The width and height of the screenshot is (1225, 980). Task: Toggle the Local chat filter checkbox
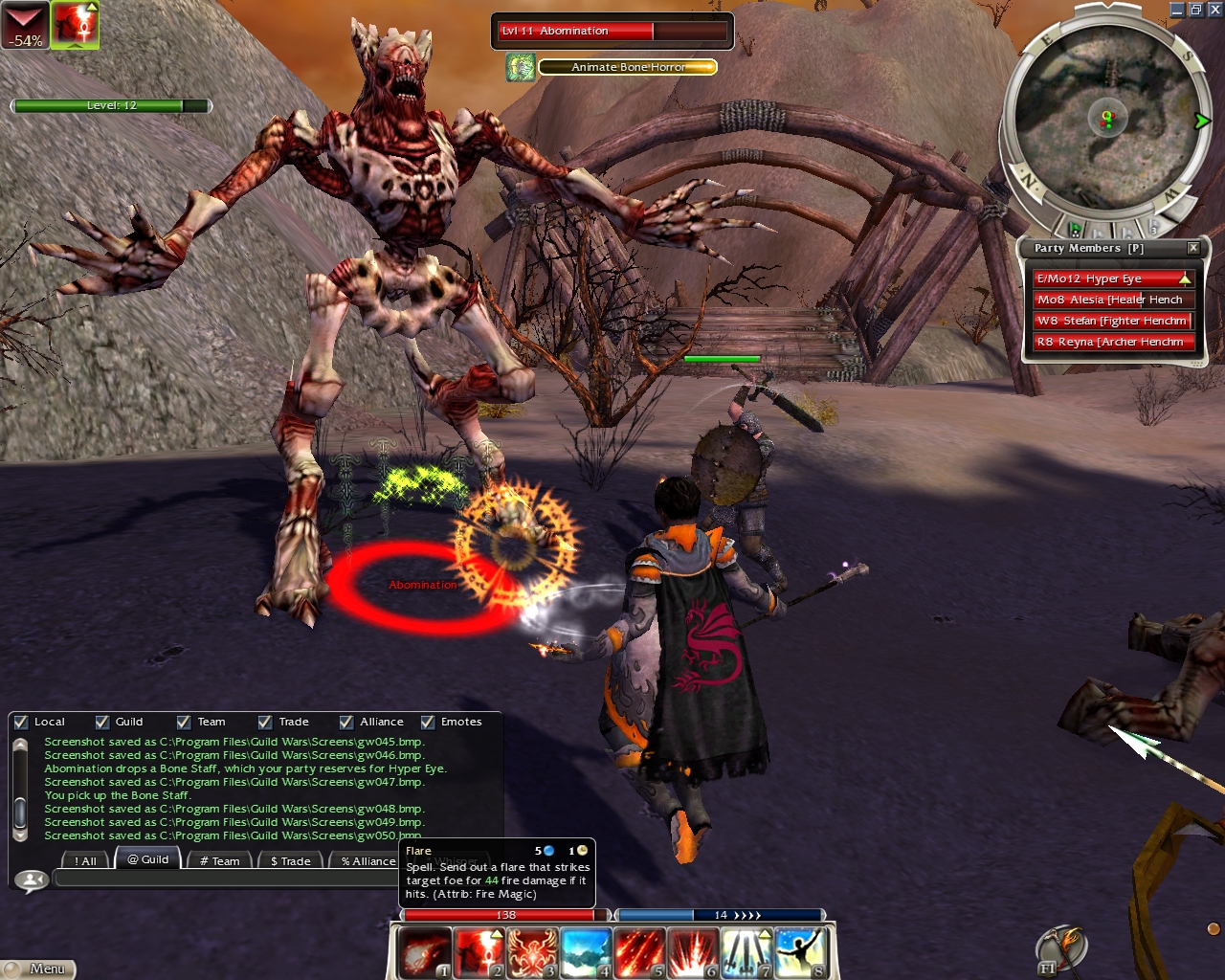[x=21, y=723]
